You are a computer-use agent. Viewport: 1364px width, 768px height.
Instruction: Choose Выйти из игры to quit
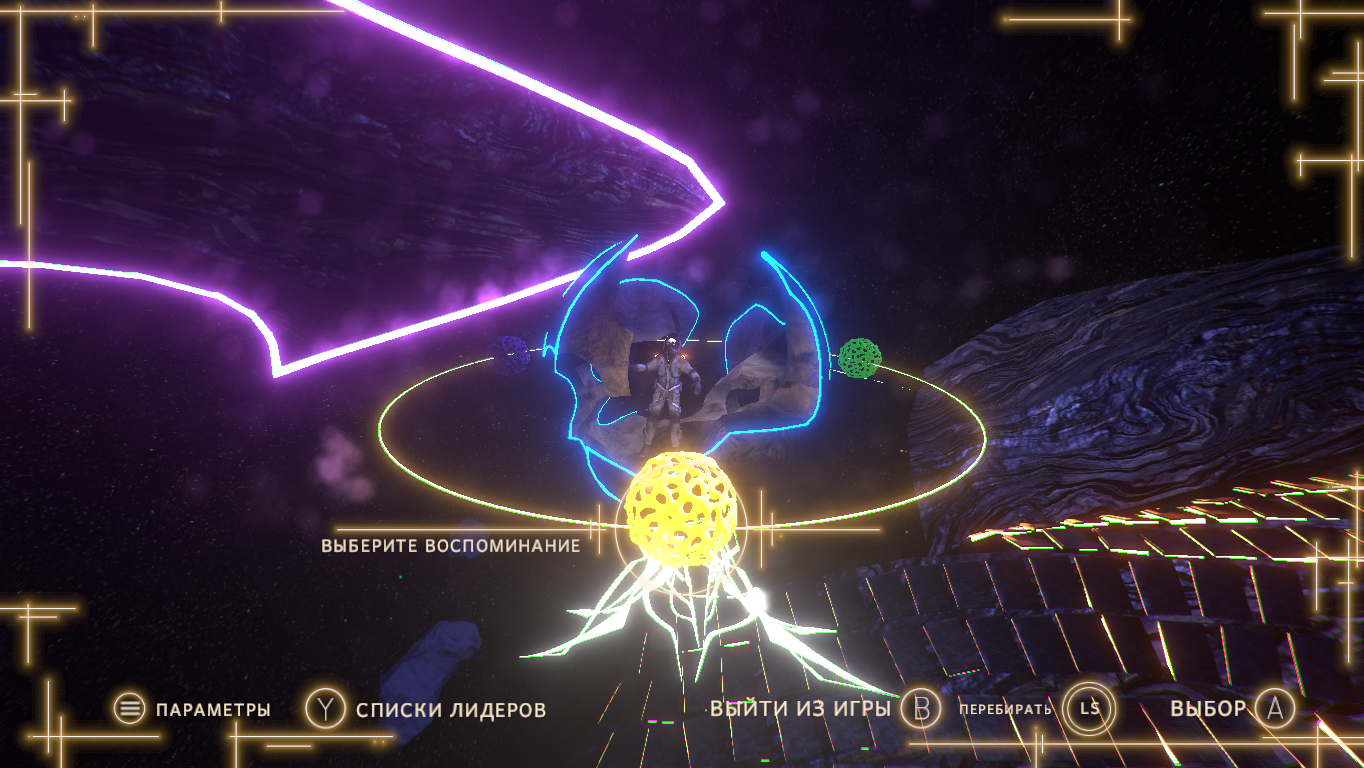point(800,709)
